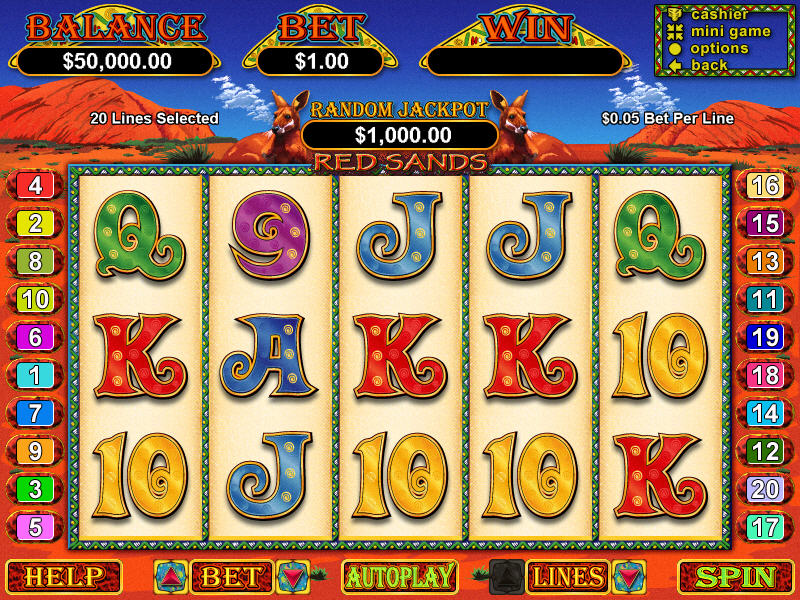Pick payline number 20 marker
800x600 pixels.
765,489
